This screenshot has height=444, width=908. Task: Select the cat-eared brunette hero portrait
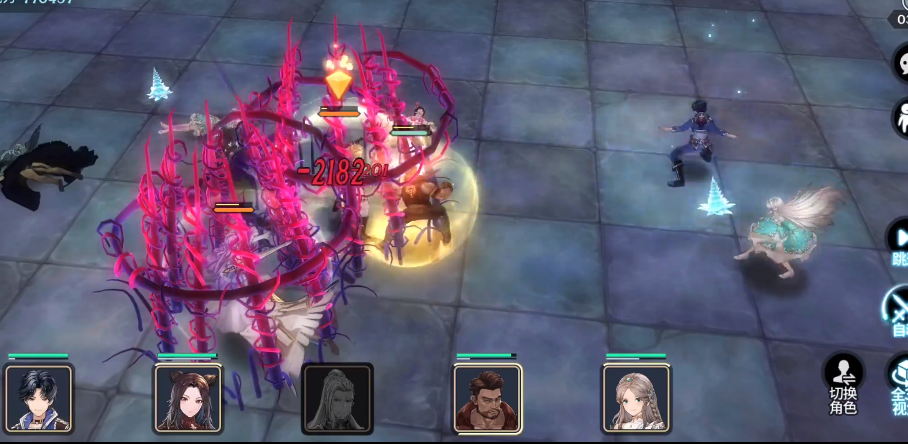pyautogui.click(x=188, y=397)
